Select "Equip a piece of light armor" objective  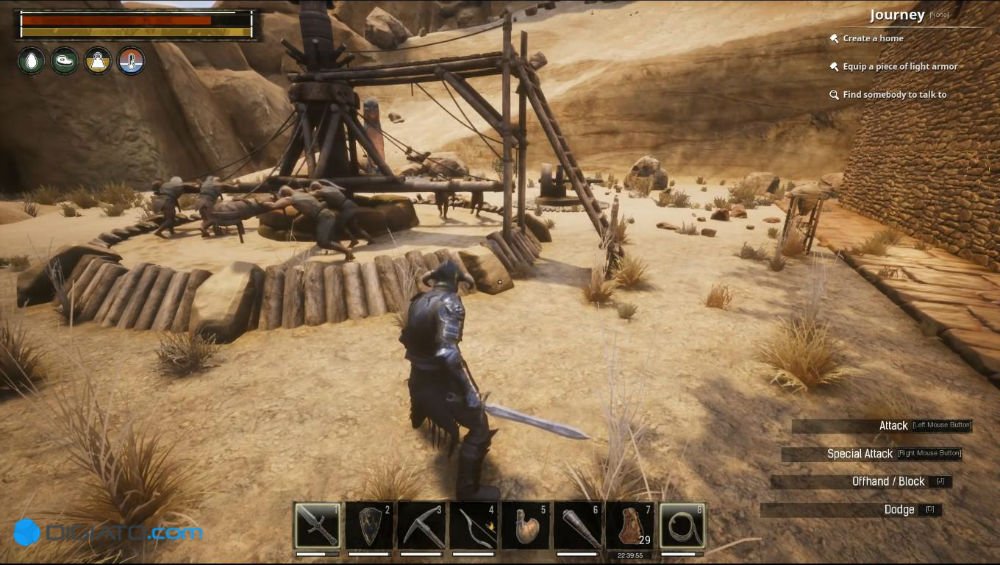point(899,67)
